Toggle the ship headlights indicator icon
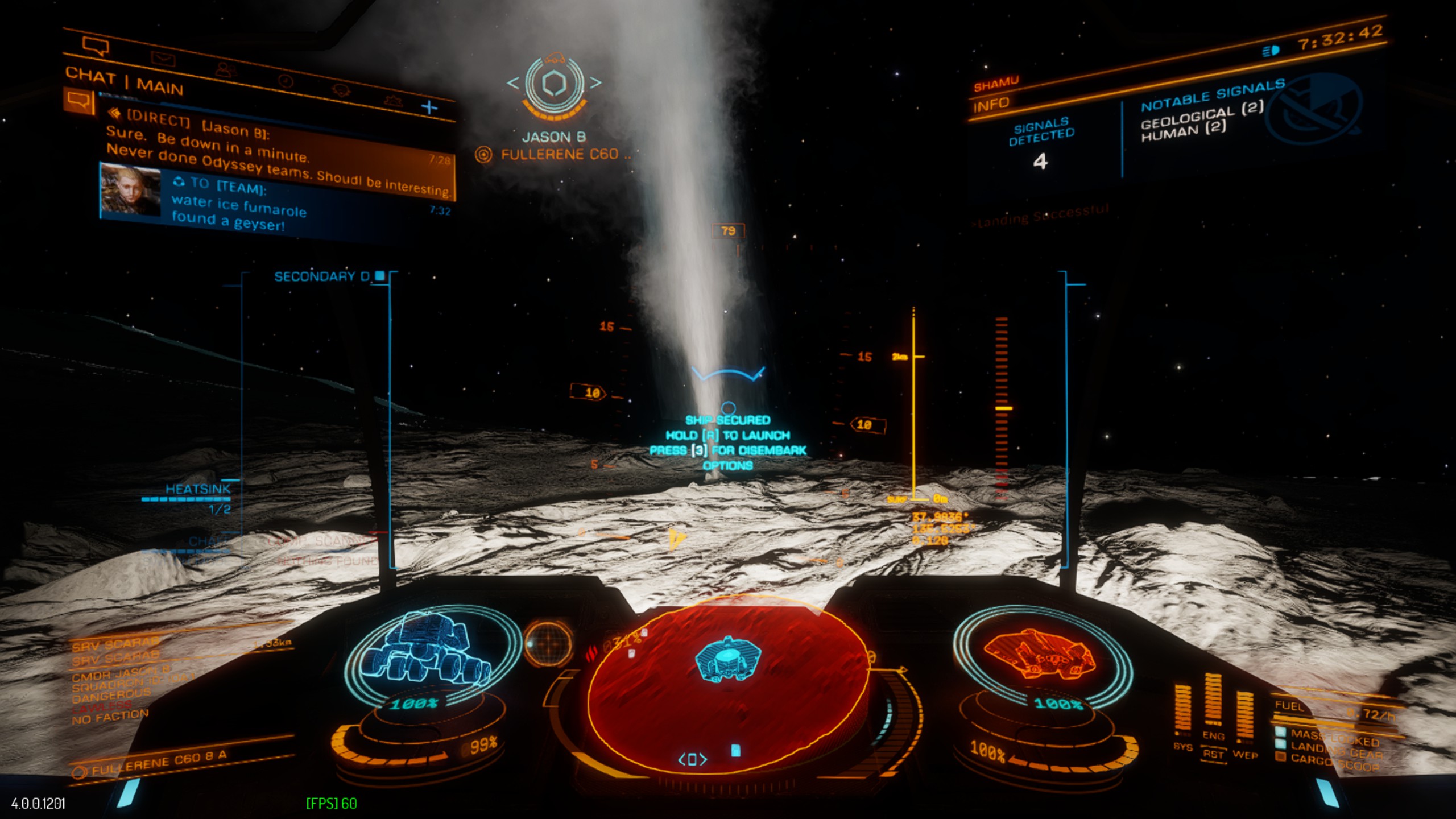This screenshot has height=819, width=1456. coord(1271,51)
